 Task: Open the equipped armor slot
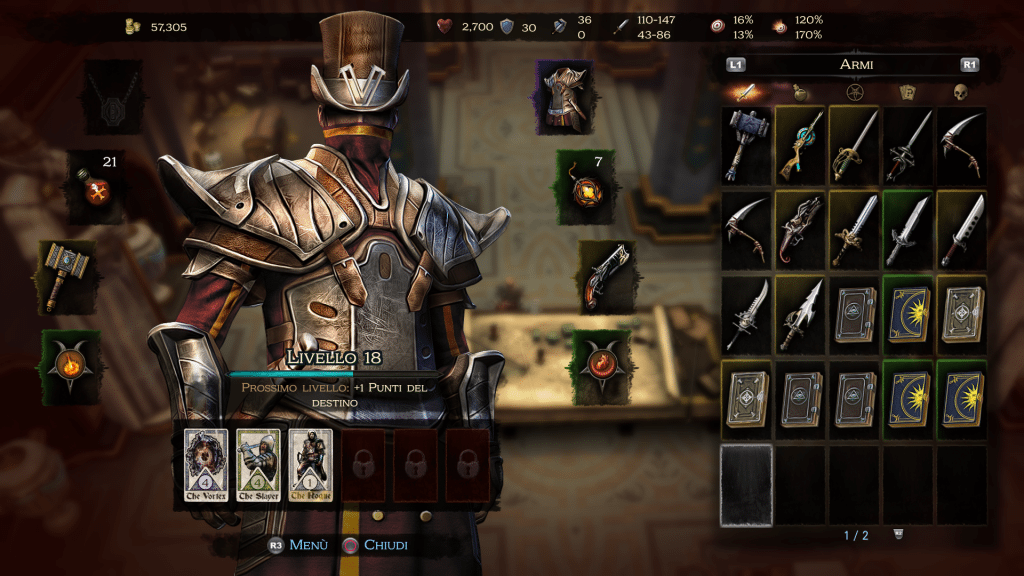pyautogui.click(x=565, y=97)
